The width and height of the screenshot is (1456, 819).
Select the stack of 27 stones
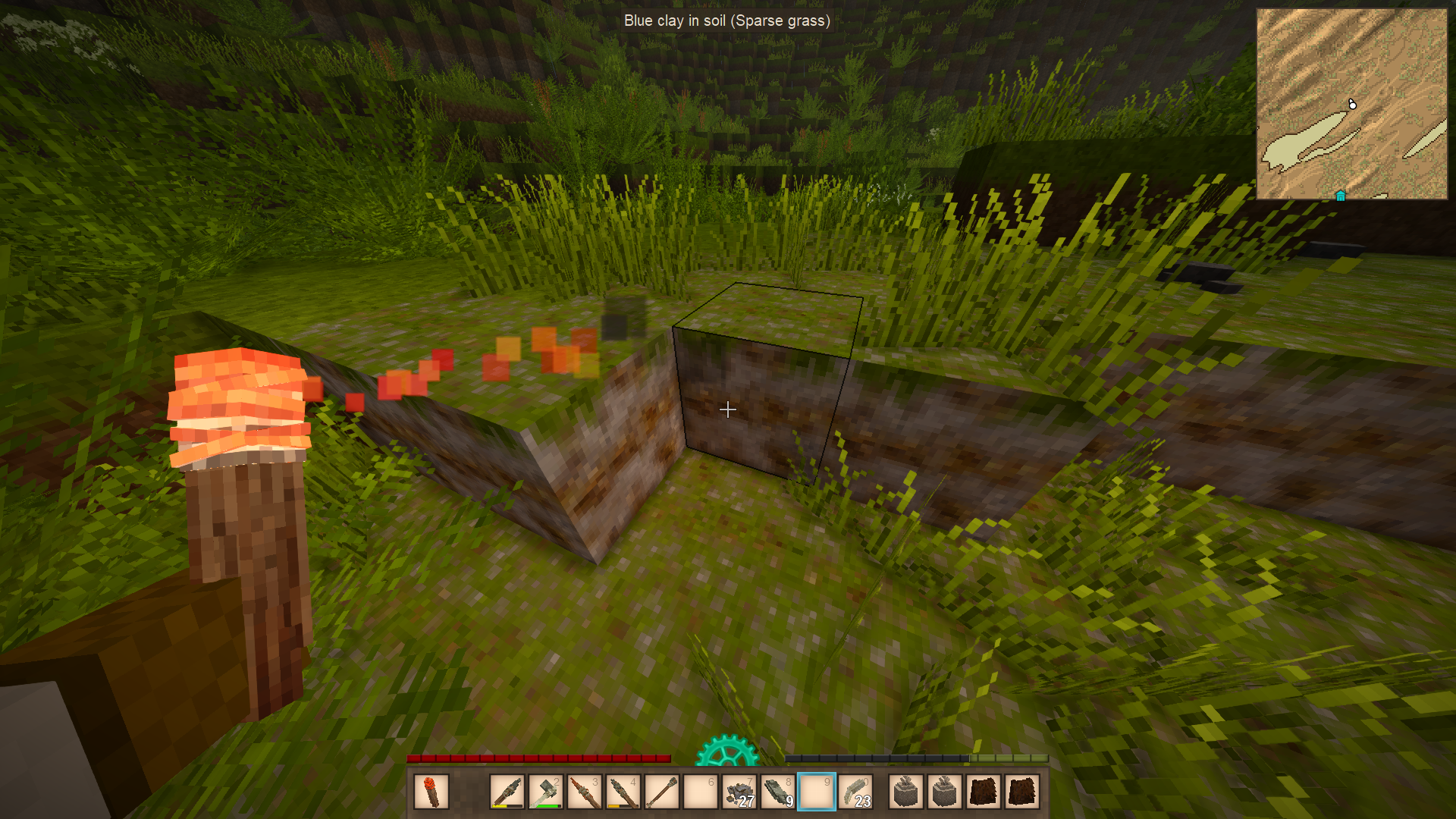(739, 792)
